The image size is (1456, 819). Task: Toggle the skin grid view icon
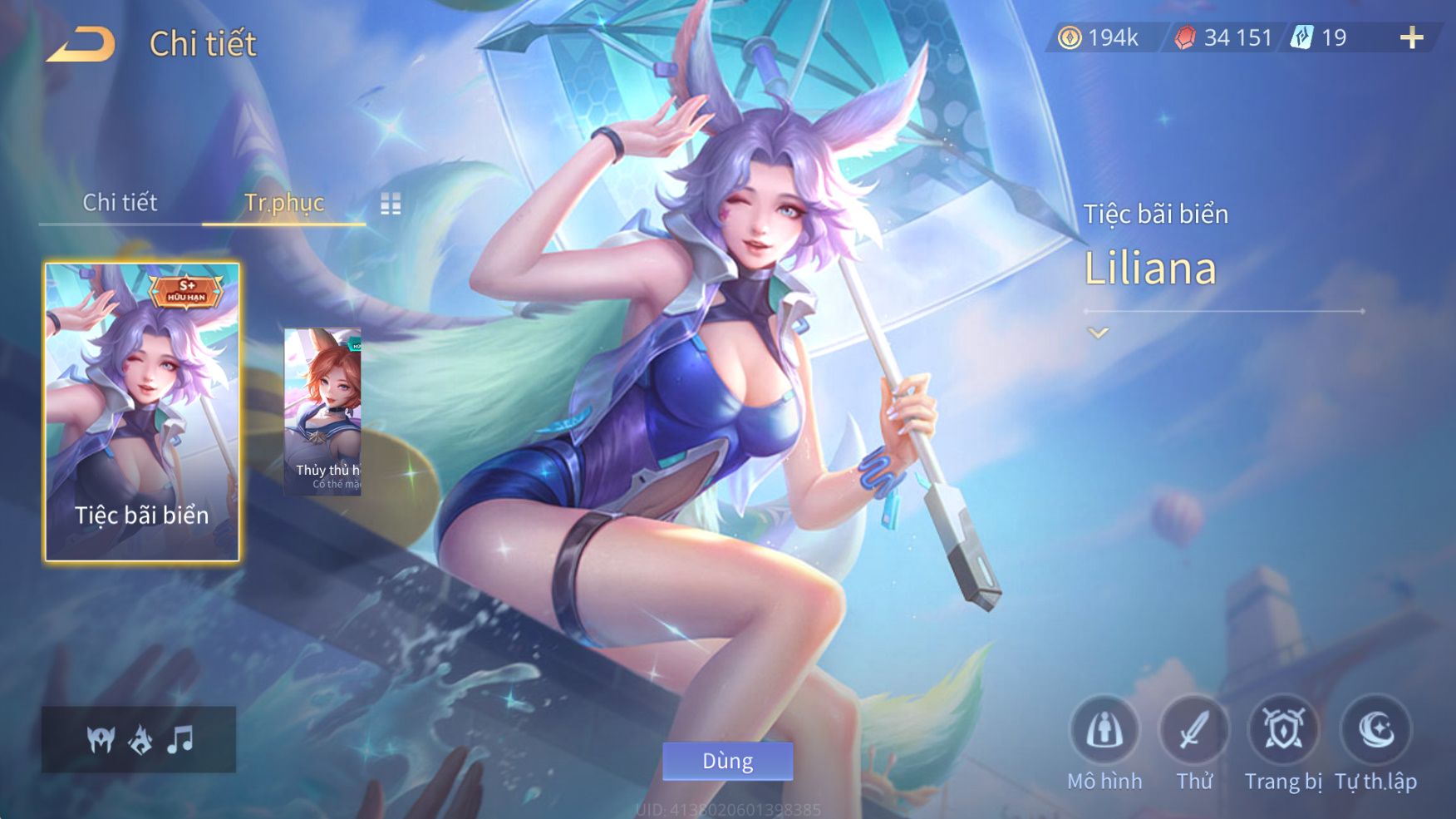coord(391,204)
